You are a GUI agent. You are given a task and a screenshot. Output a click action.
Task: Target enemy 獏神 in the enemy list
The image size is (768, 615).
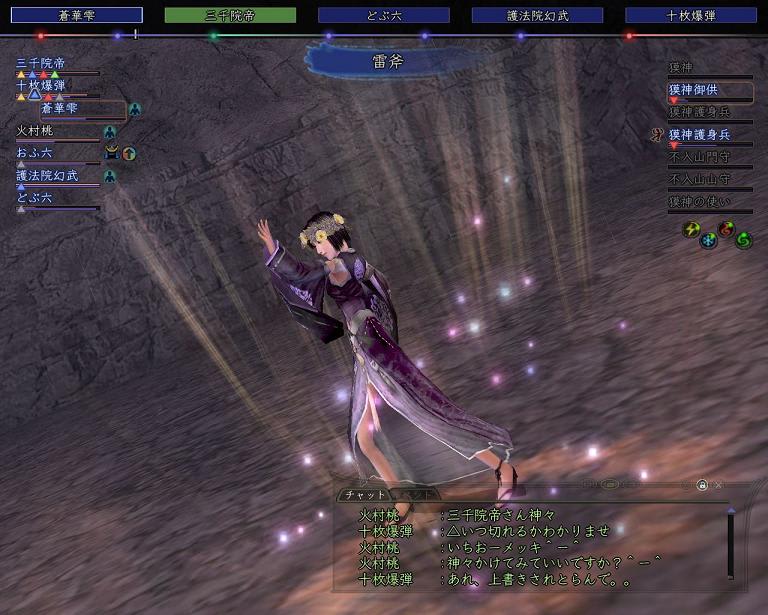pyautogui.click(x=681, y=68)
